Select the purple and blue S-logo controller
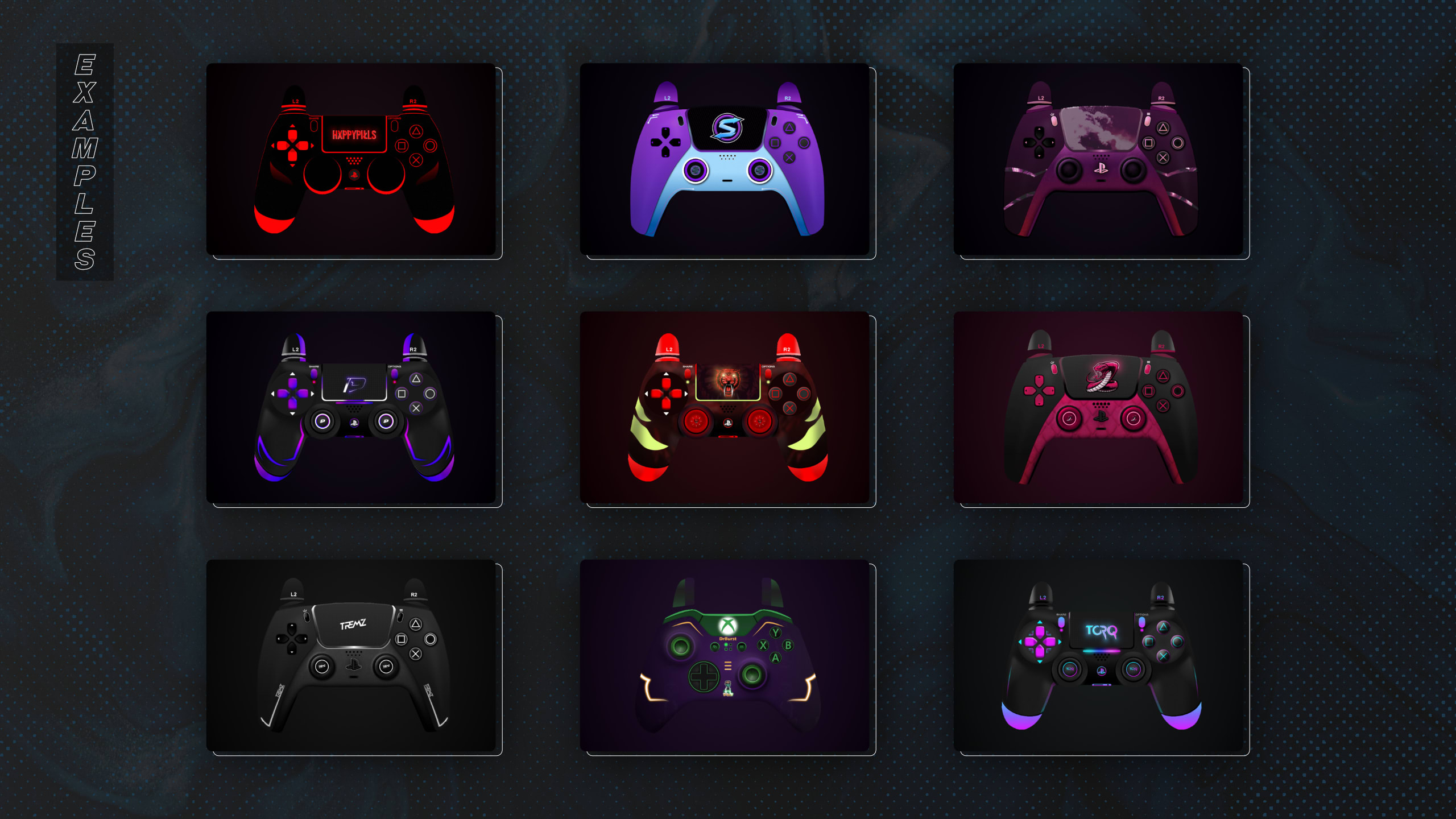The image size is (1456, 819). (725, 159)
